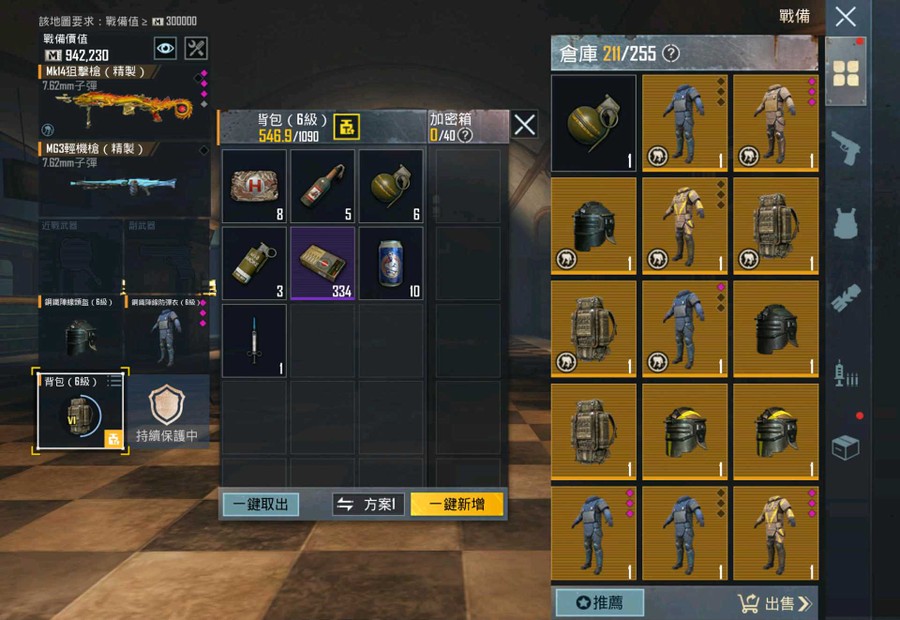Click the 一鍵取出 button
This screenshot has height=620, width=900.
point(260,505)
